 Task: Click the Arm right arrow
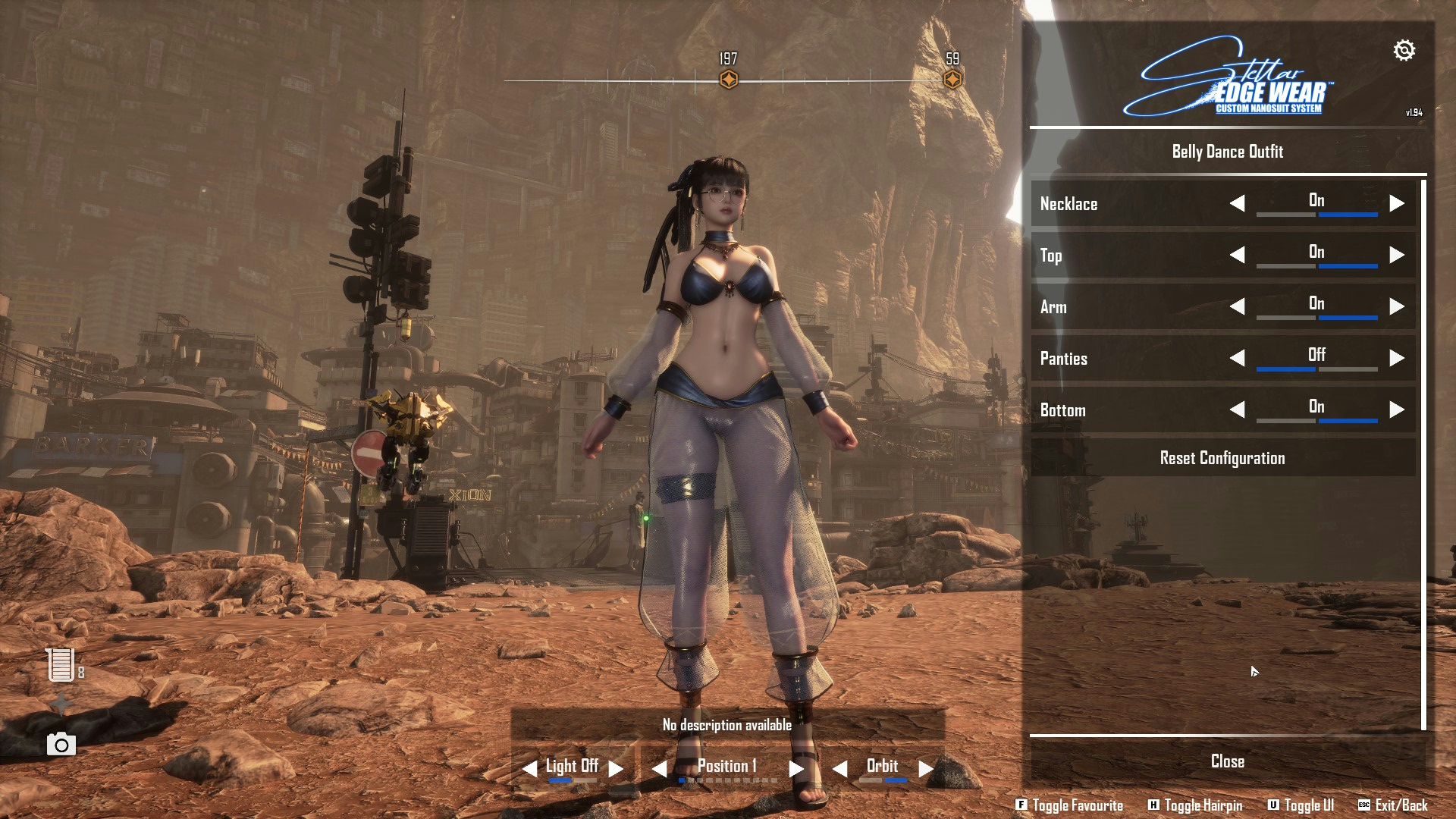1397,306
